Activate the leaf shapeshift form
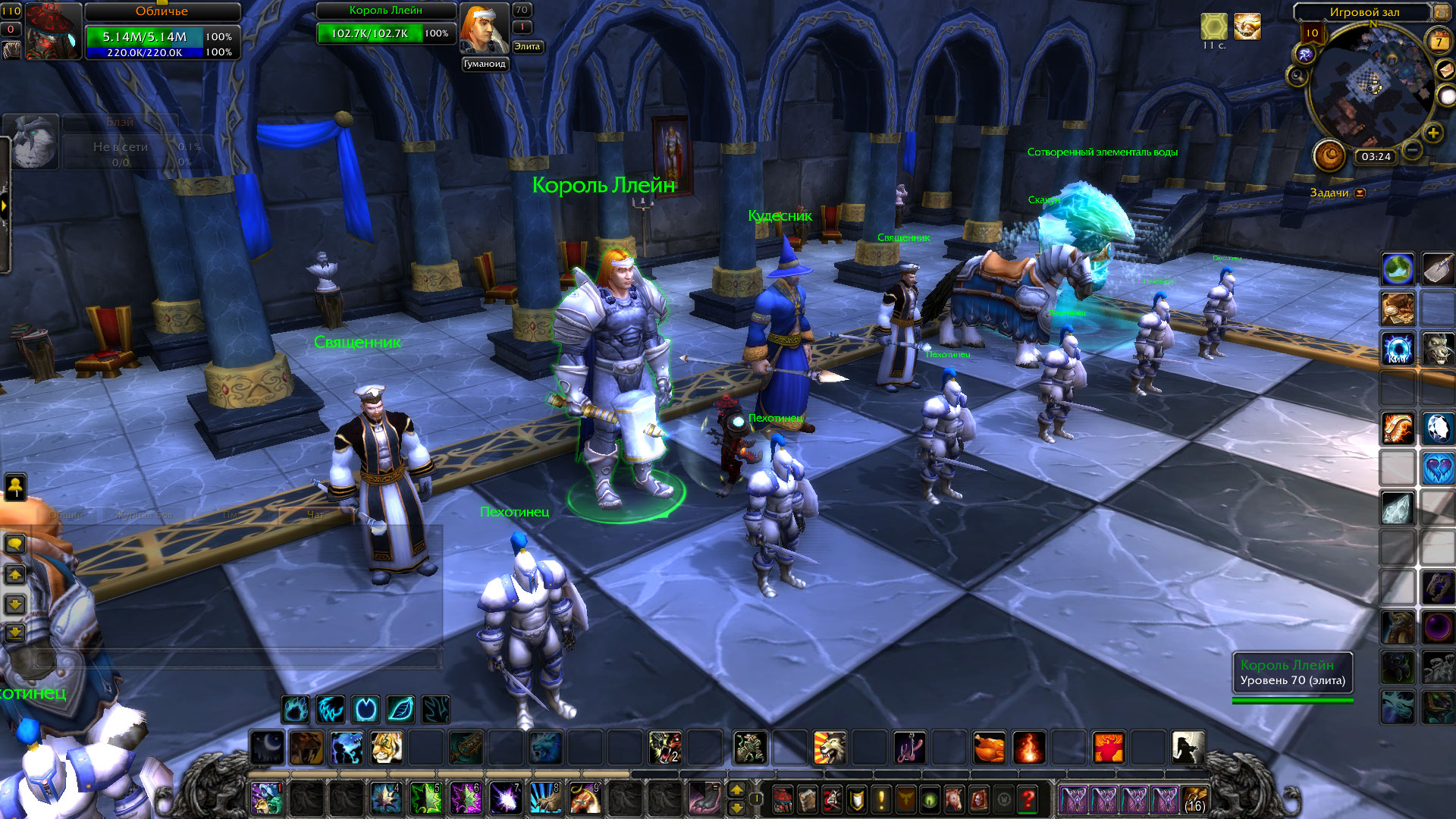This screenshot has height=819, width=1456. point(400,710)
